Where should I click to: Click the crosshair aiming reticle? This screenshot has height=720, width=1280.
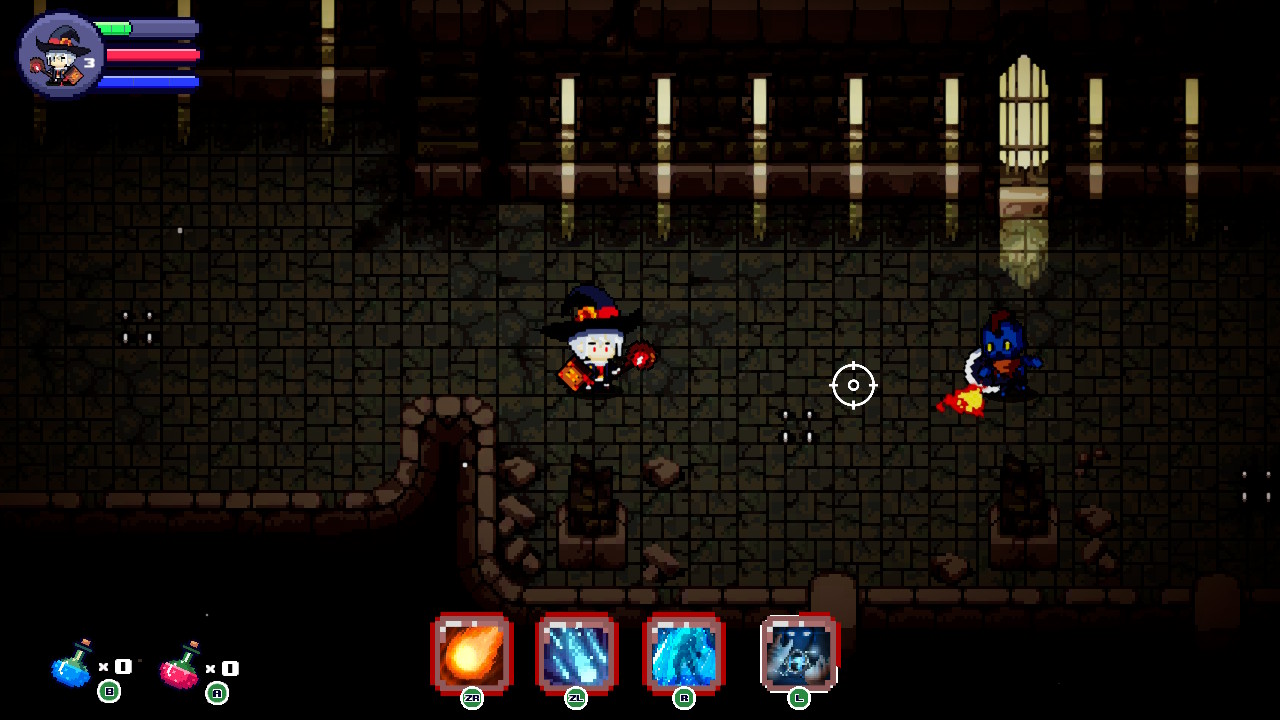(x=853, y=385)
